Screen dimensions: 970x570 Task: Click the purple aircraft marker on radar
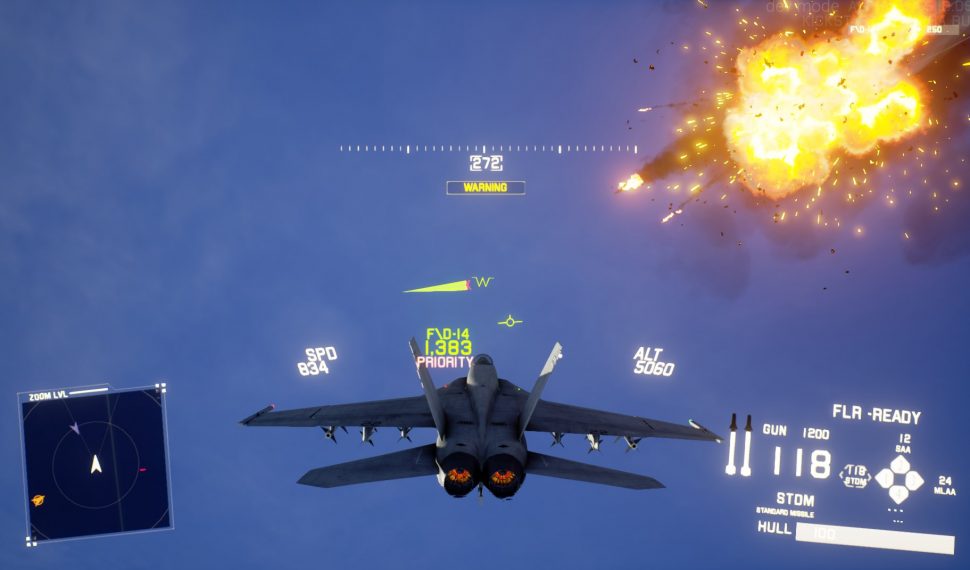(74, 428)
